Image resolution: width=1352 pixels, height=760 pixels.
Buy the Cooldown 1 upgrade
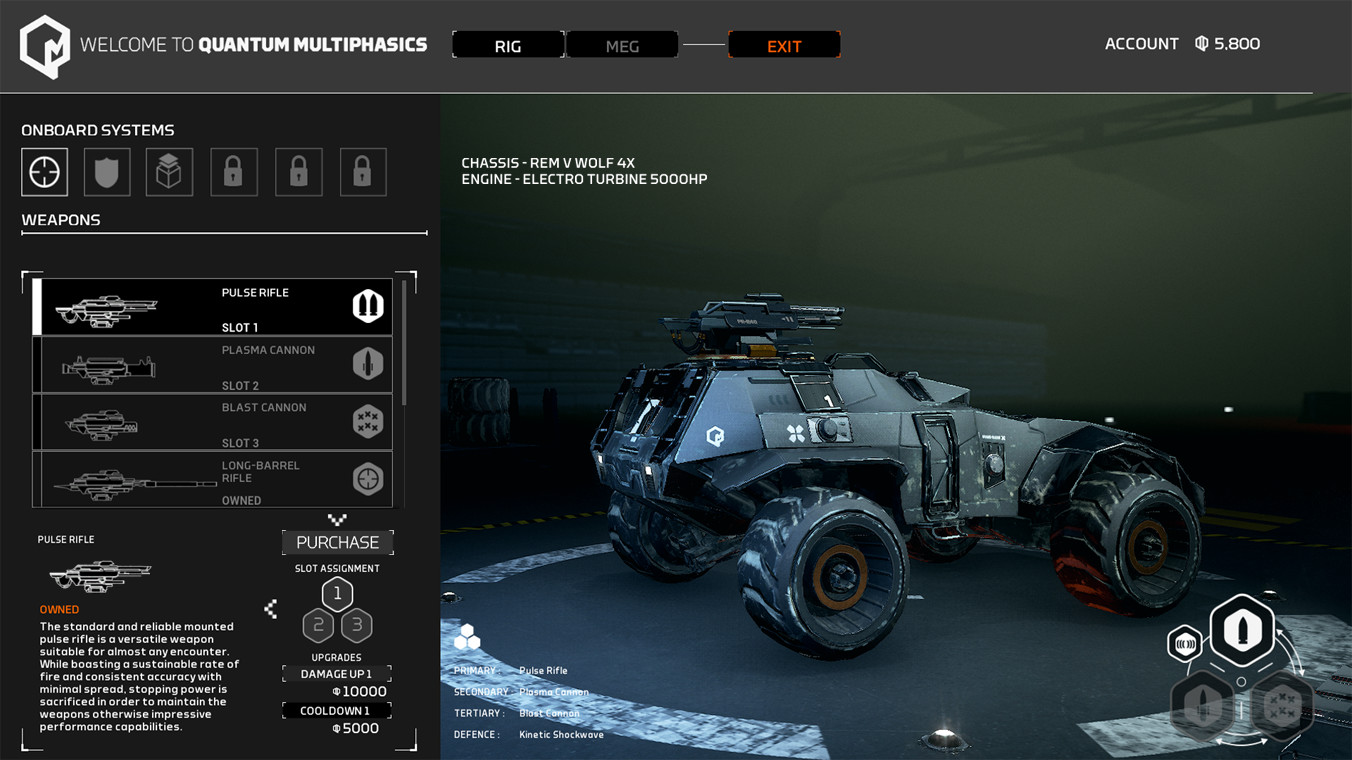click(337, 711)
